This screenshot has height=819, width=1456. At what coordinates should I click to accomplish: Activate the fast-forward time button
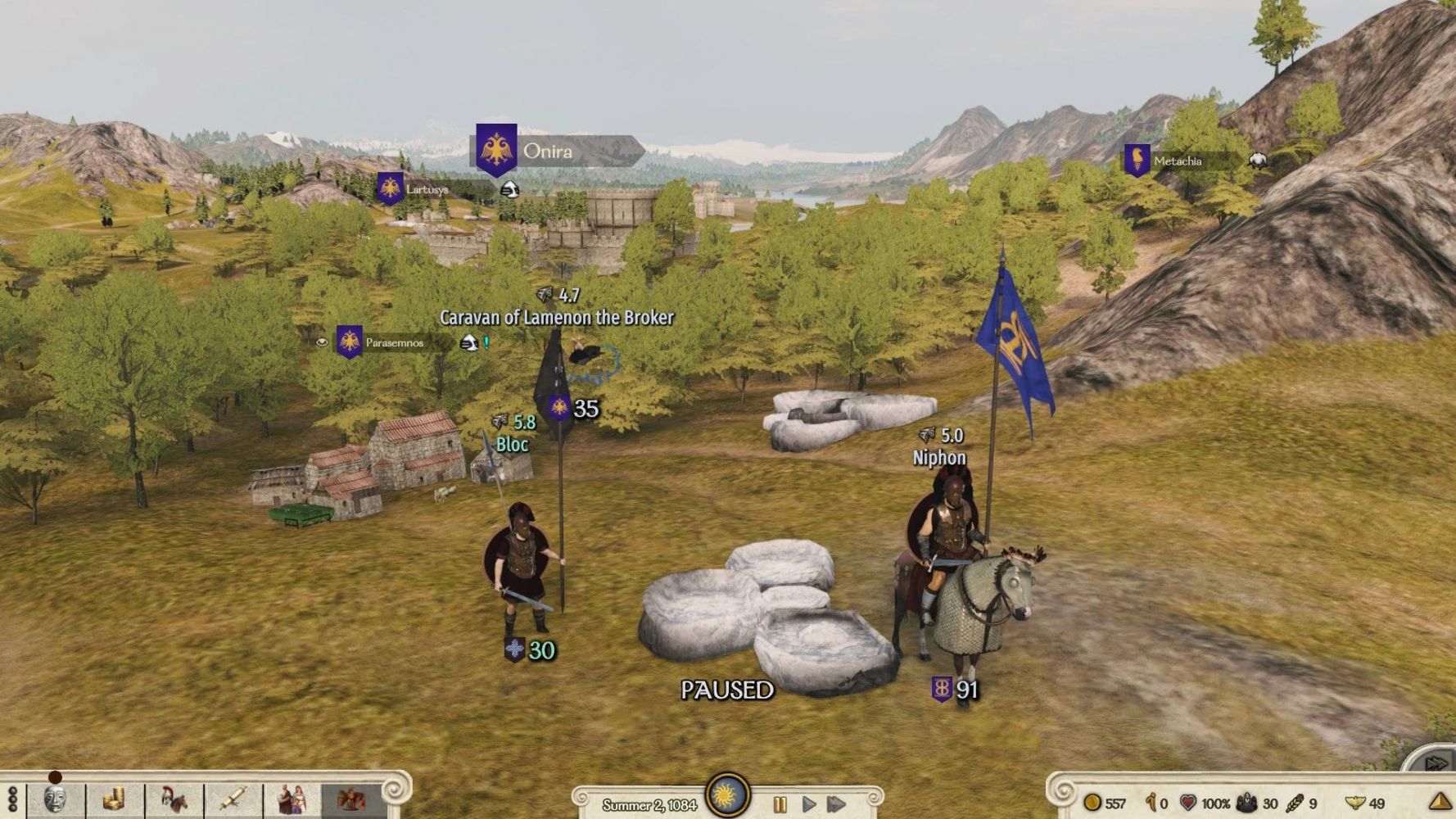(x=836, y=804)
